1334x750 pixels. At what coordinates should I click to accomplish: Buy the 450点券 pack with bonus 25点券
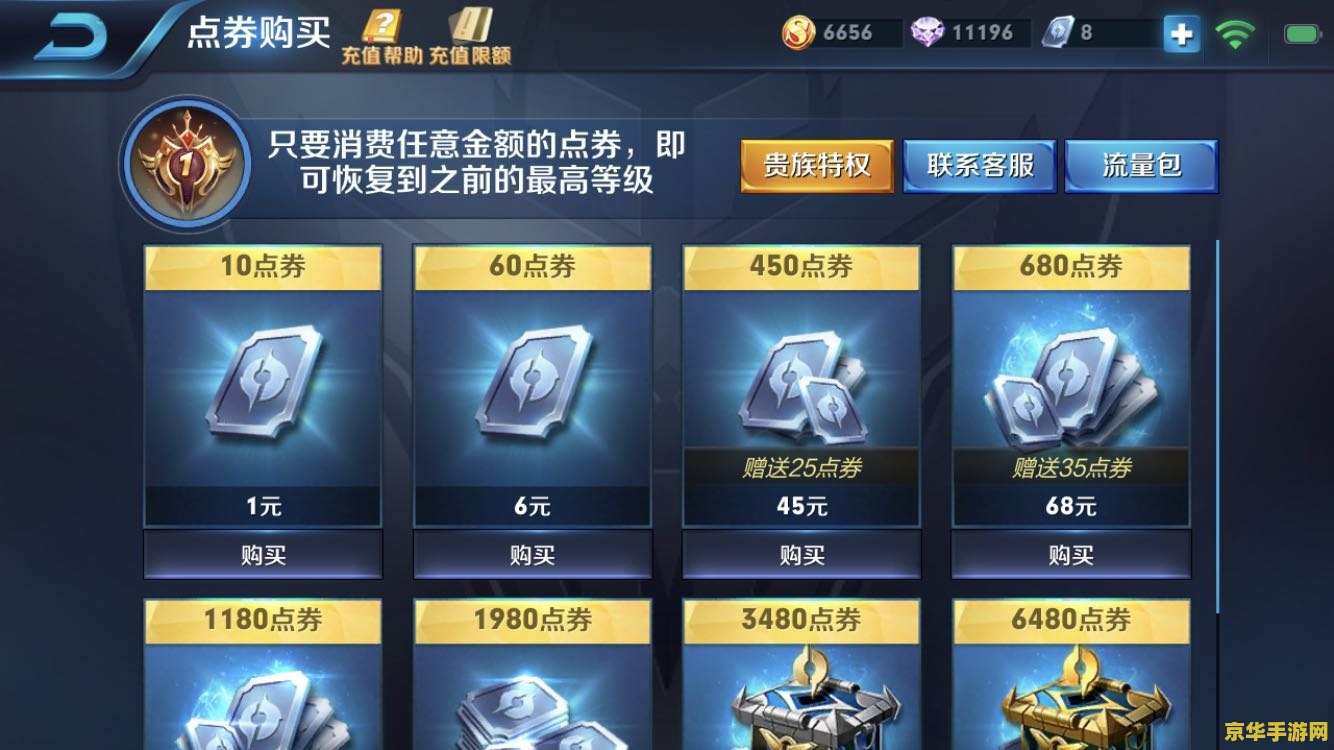pos(800,554)
